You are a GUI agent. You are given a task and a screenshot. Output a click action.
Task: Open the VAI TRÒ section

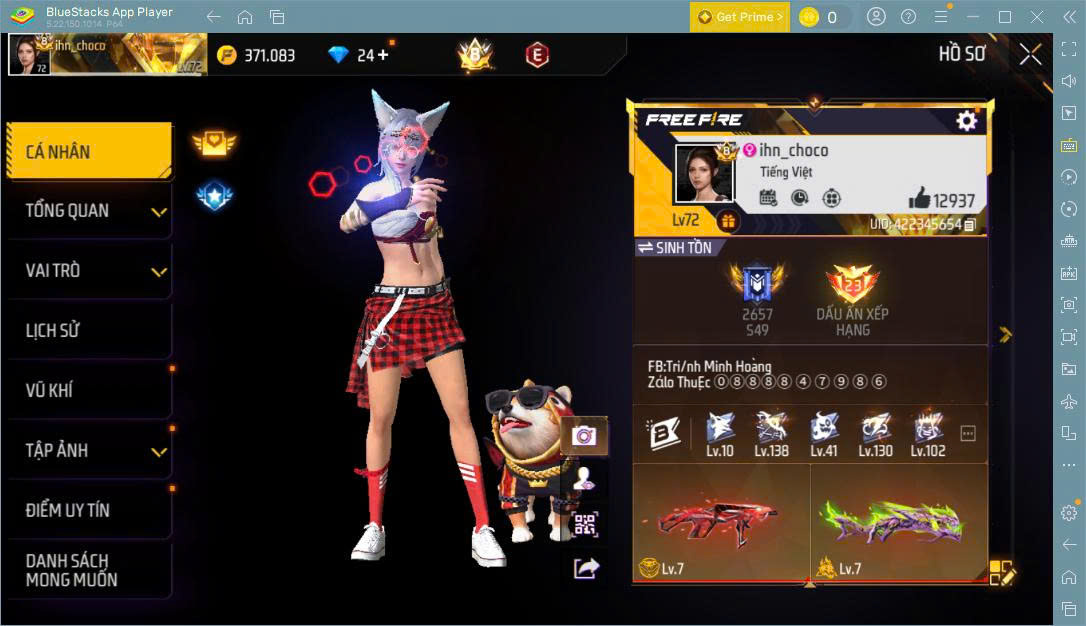pyautogui.click(x=88, y=271)
